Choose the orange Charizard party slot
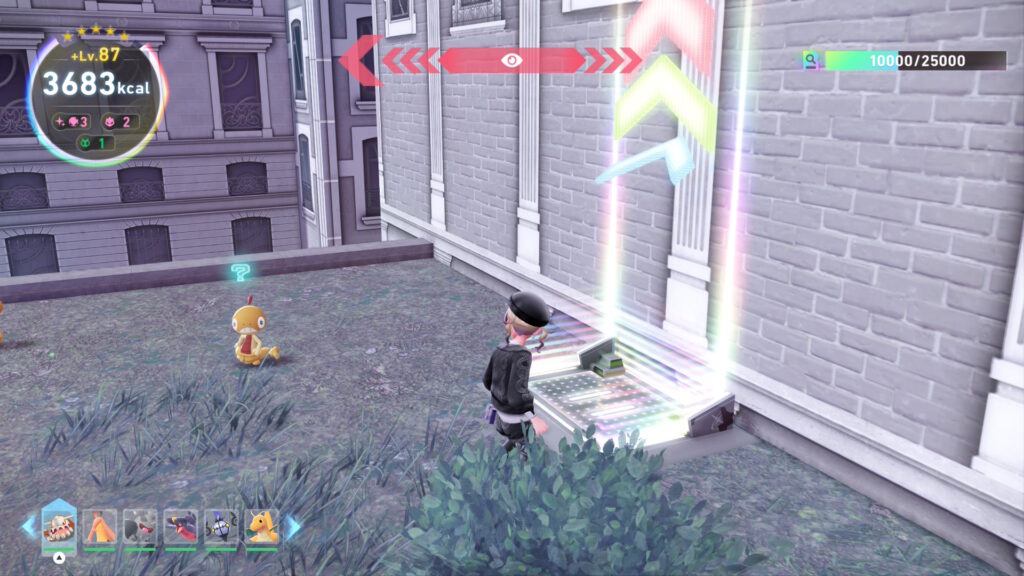This screenshot has width=1024, height=576. click(x=100, y=526)
